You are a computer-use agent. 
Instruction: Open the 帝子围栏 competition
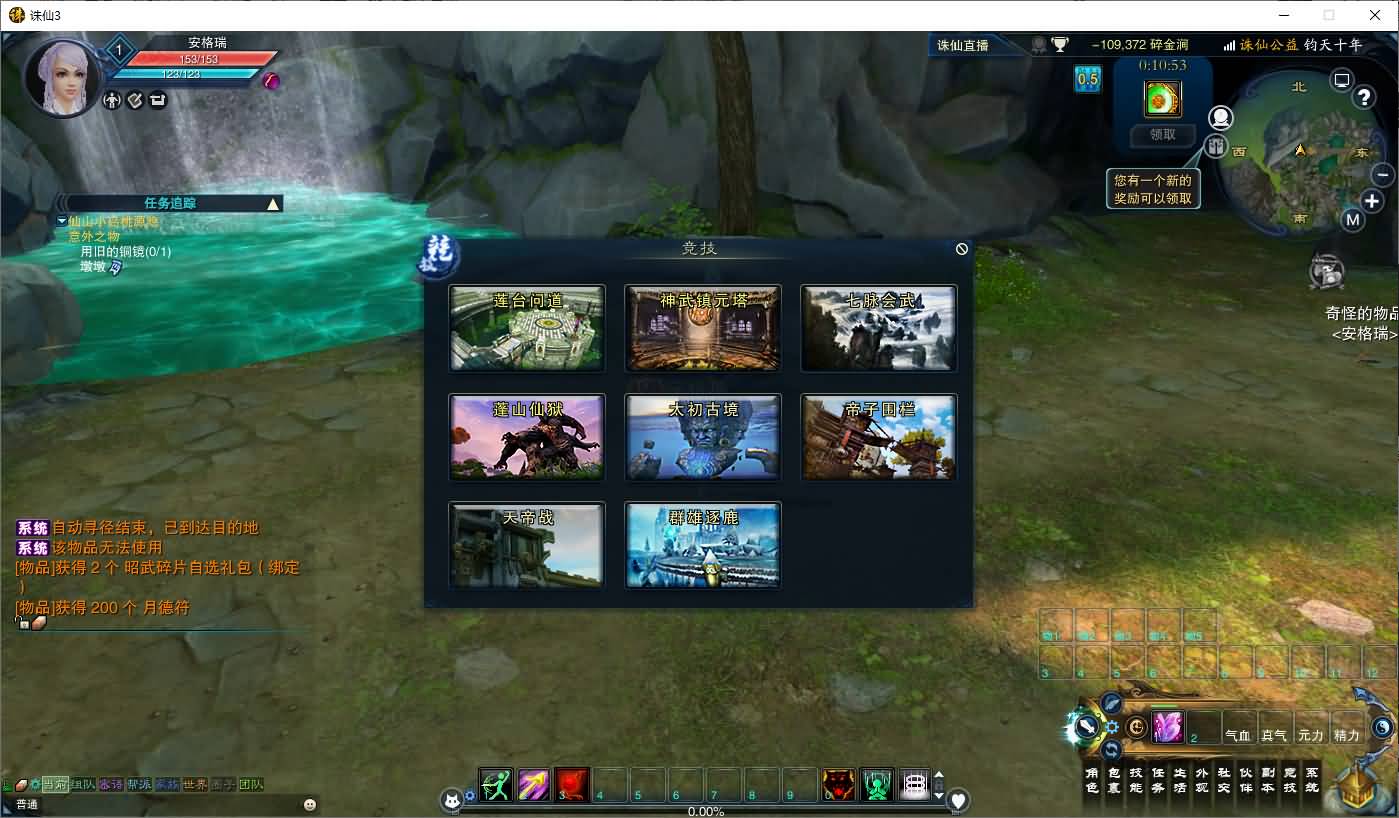point(879,437)
